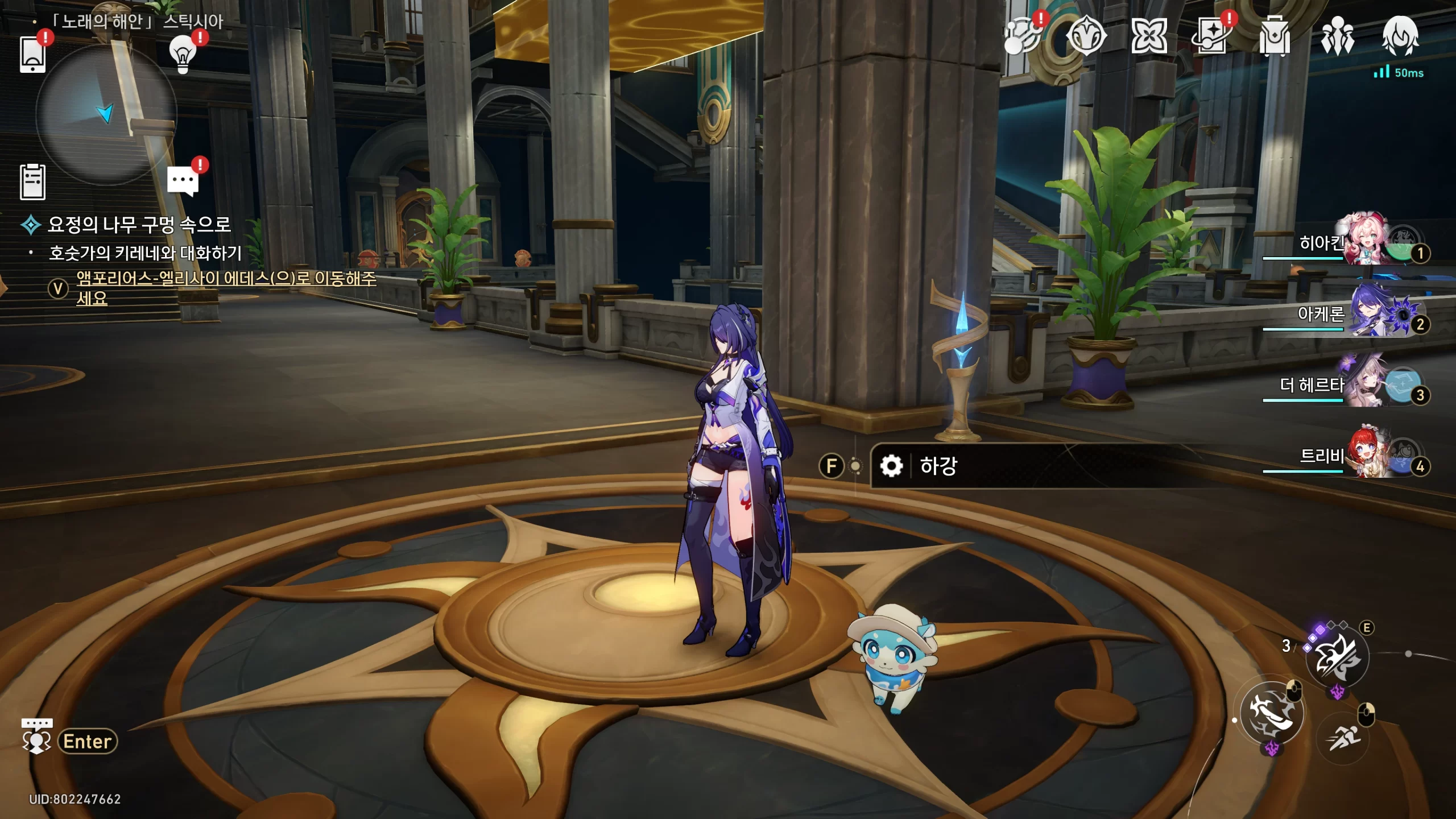
Task: Open the chat speech bubble icon
Action: click(x=183, y=181)
